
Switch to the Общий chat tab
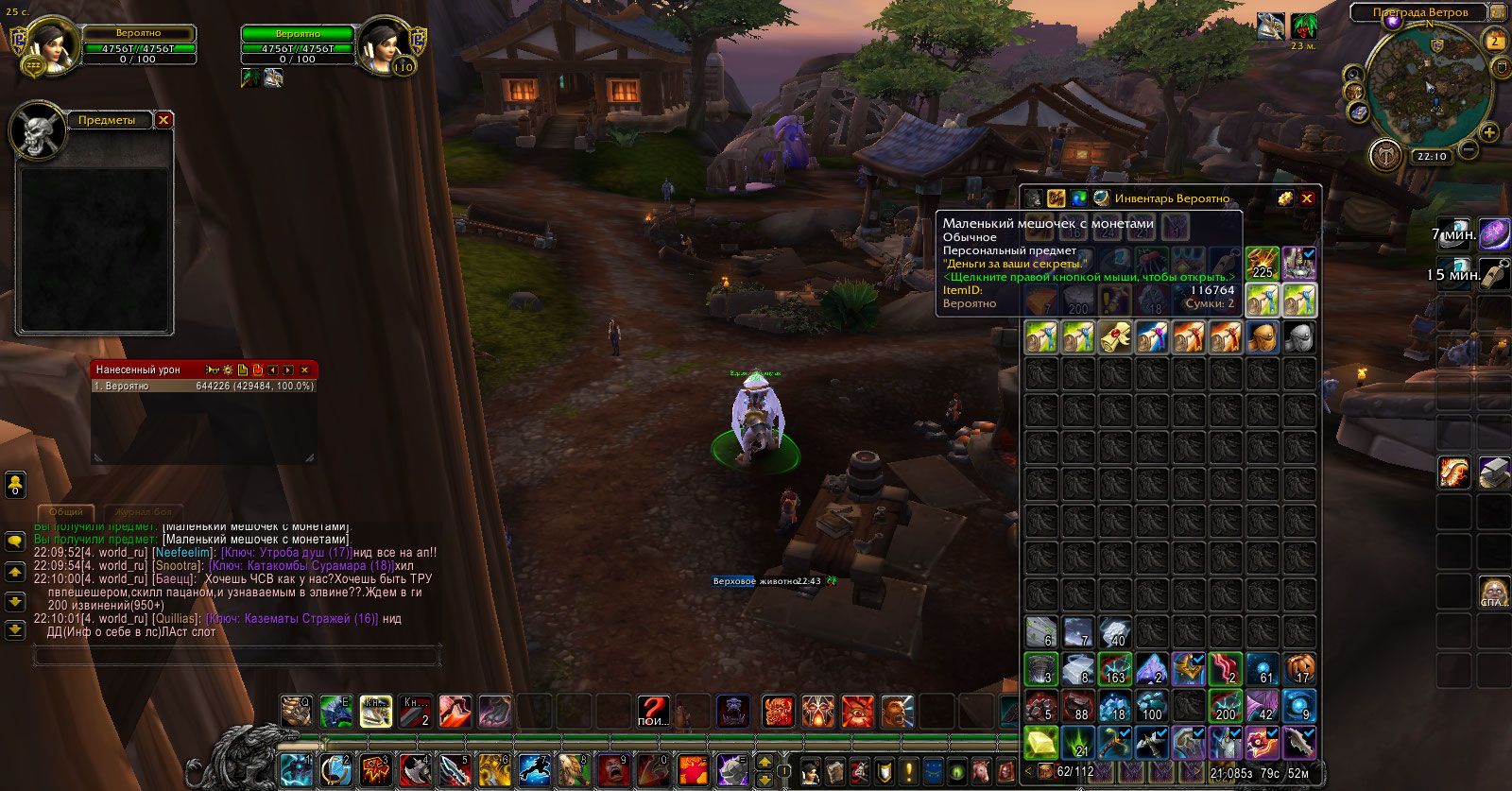click(65, 511)
